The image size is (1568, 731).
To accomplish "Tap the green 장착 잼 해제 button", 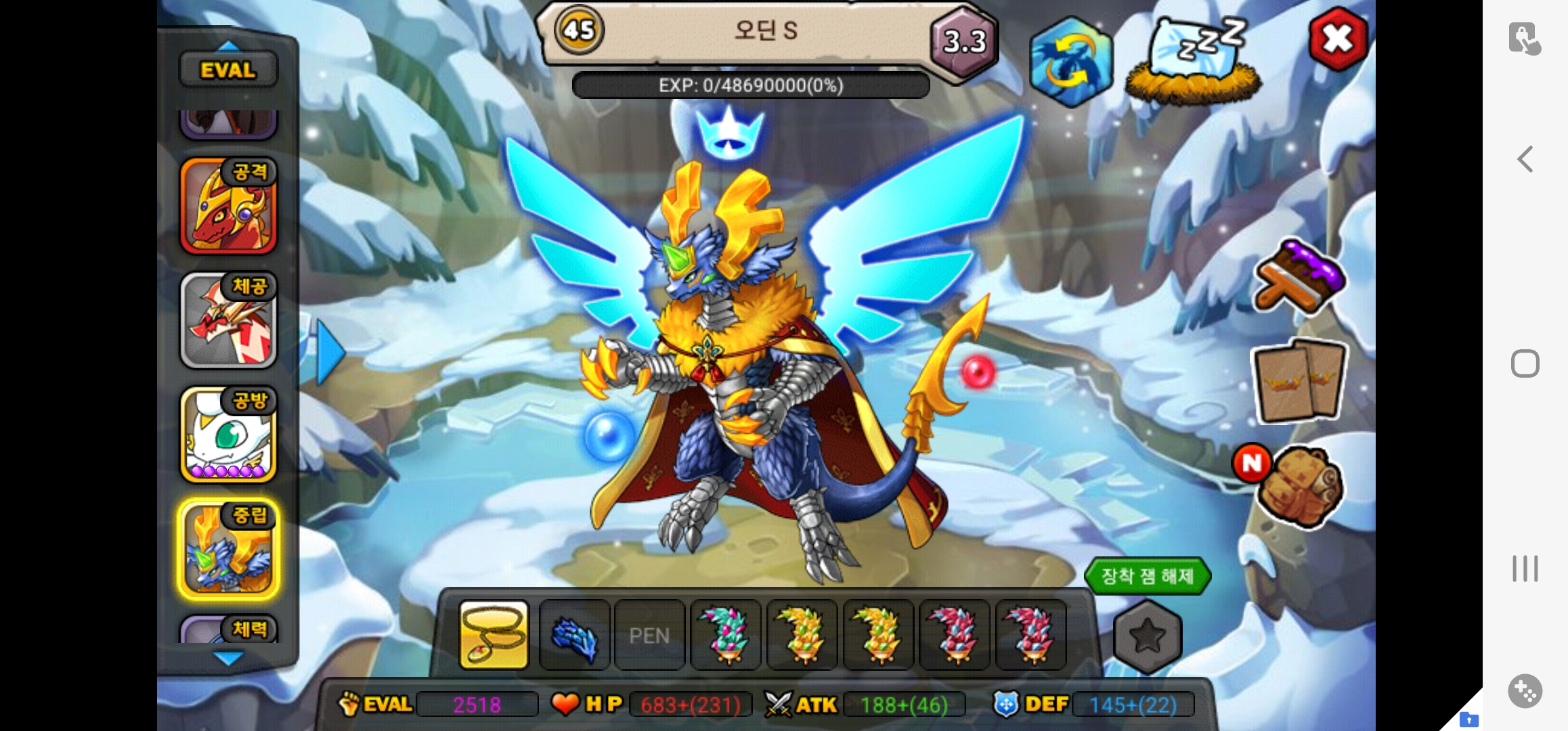I will 1147,577.
